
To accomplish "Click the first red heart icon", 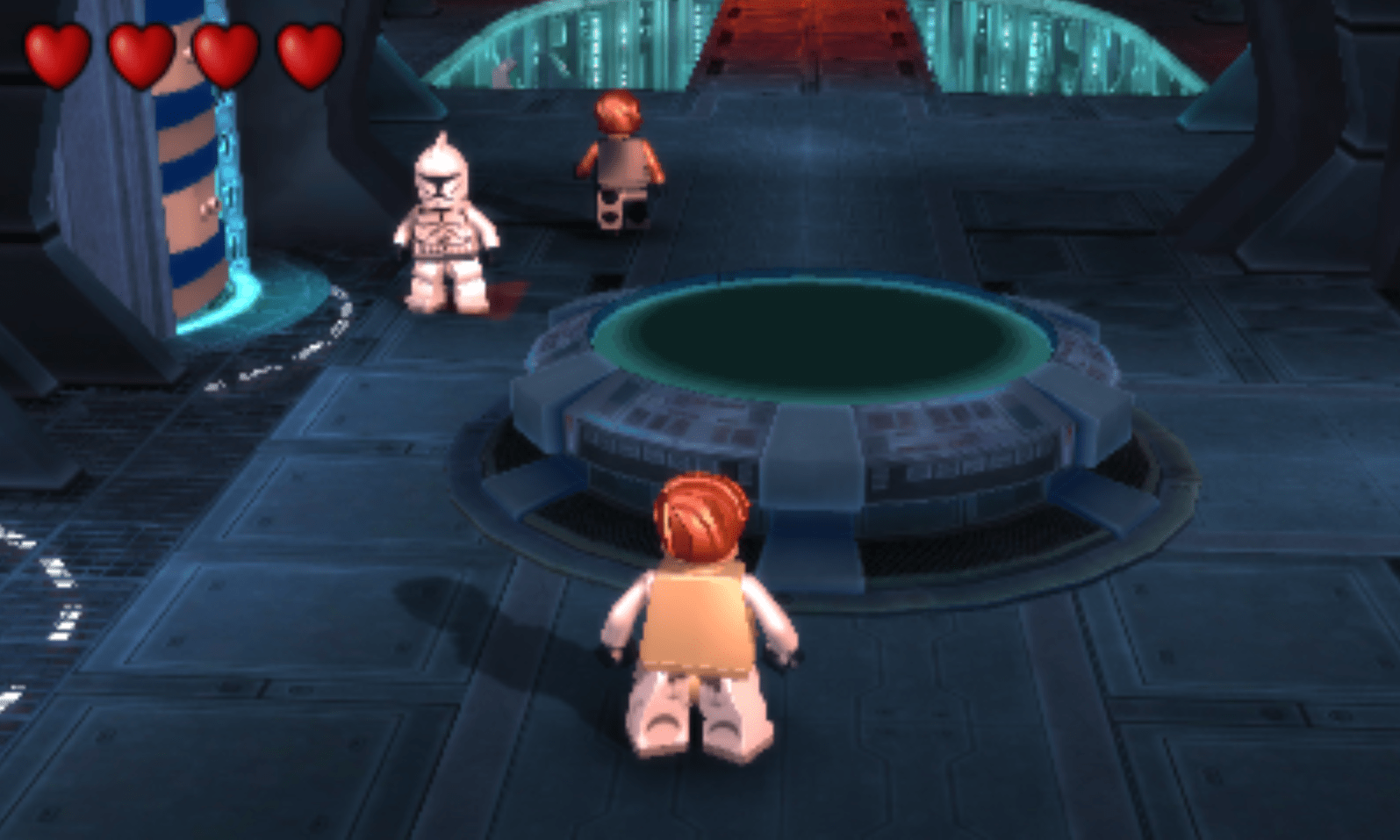I will point(54,50).
